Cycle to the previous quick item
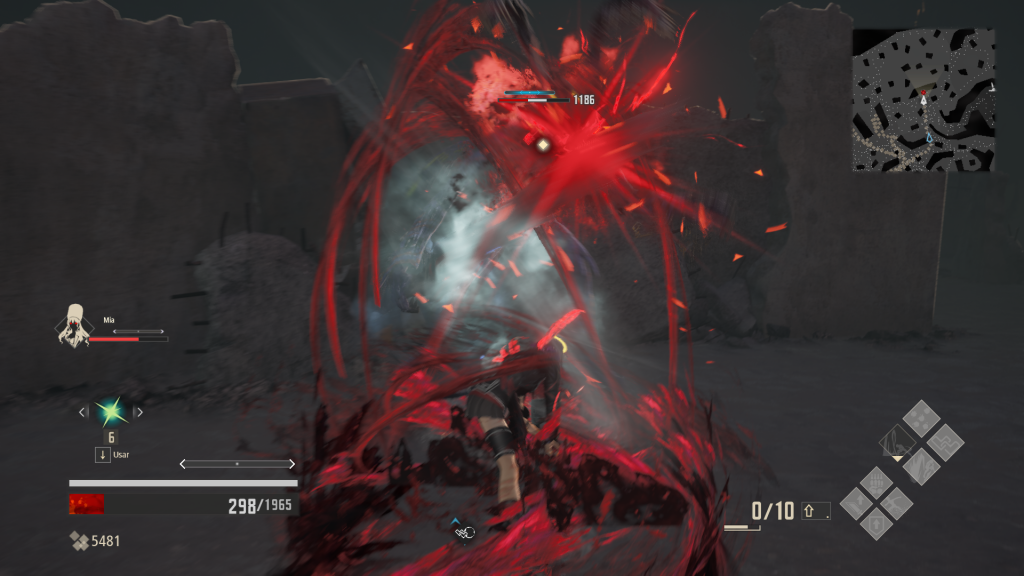 (83, 411)
